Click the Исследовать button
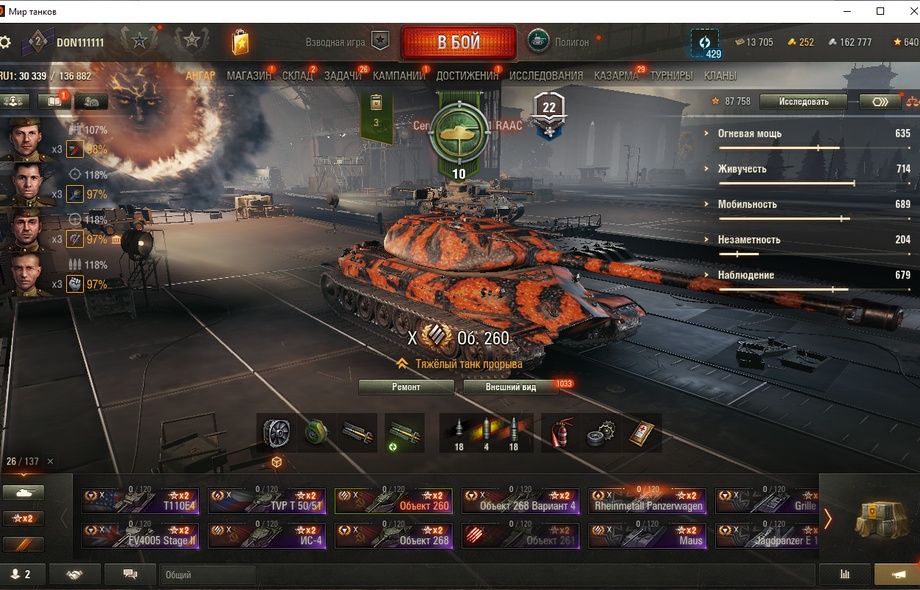Image resolution: width=920 pixels, height=590 pixels. pyautogui.click(x=802, y=101)
